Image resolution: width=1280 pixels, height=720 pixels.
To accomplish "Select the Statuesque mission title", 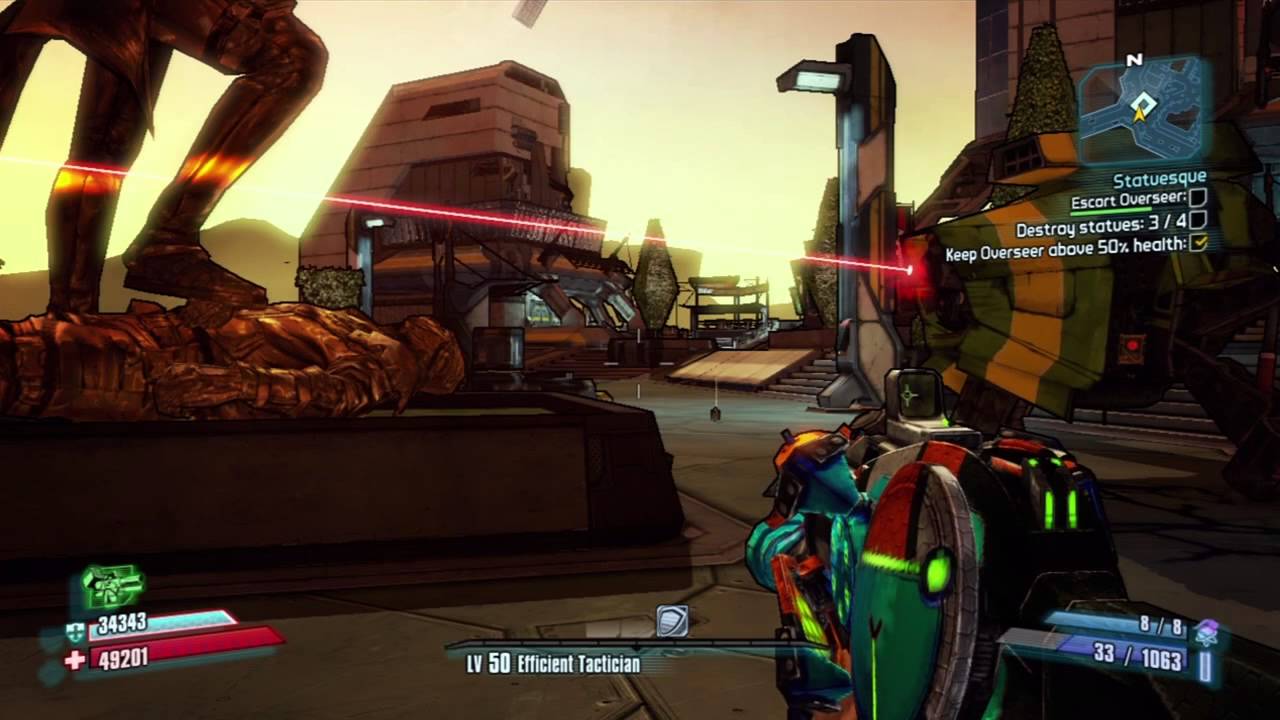I will 1159,179.
